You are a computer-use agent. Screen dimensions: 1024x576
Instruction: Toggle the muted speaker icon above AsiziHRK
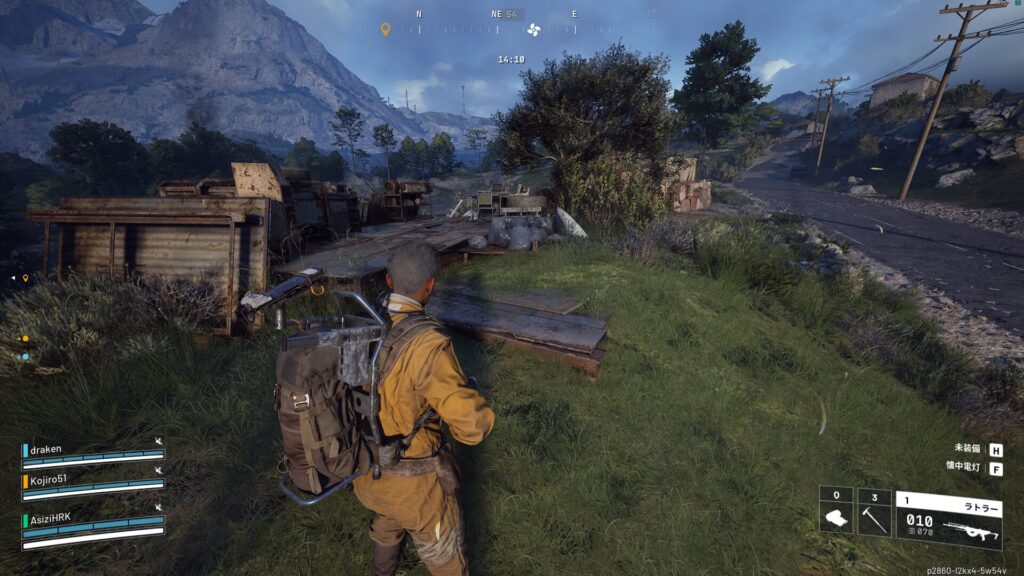[158, 508]
